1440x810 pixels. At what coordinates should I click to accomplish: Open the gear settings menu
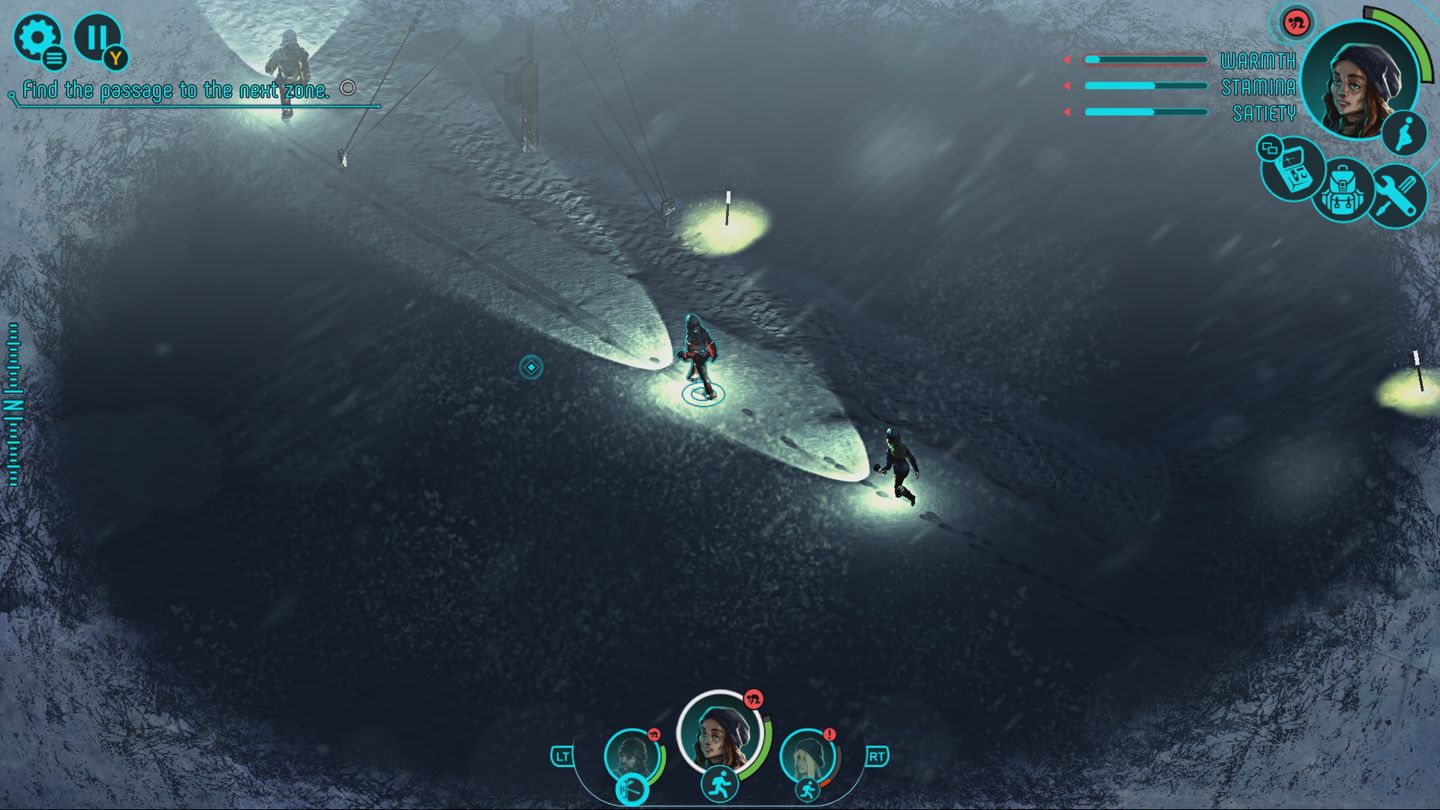point(36,37)
